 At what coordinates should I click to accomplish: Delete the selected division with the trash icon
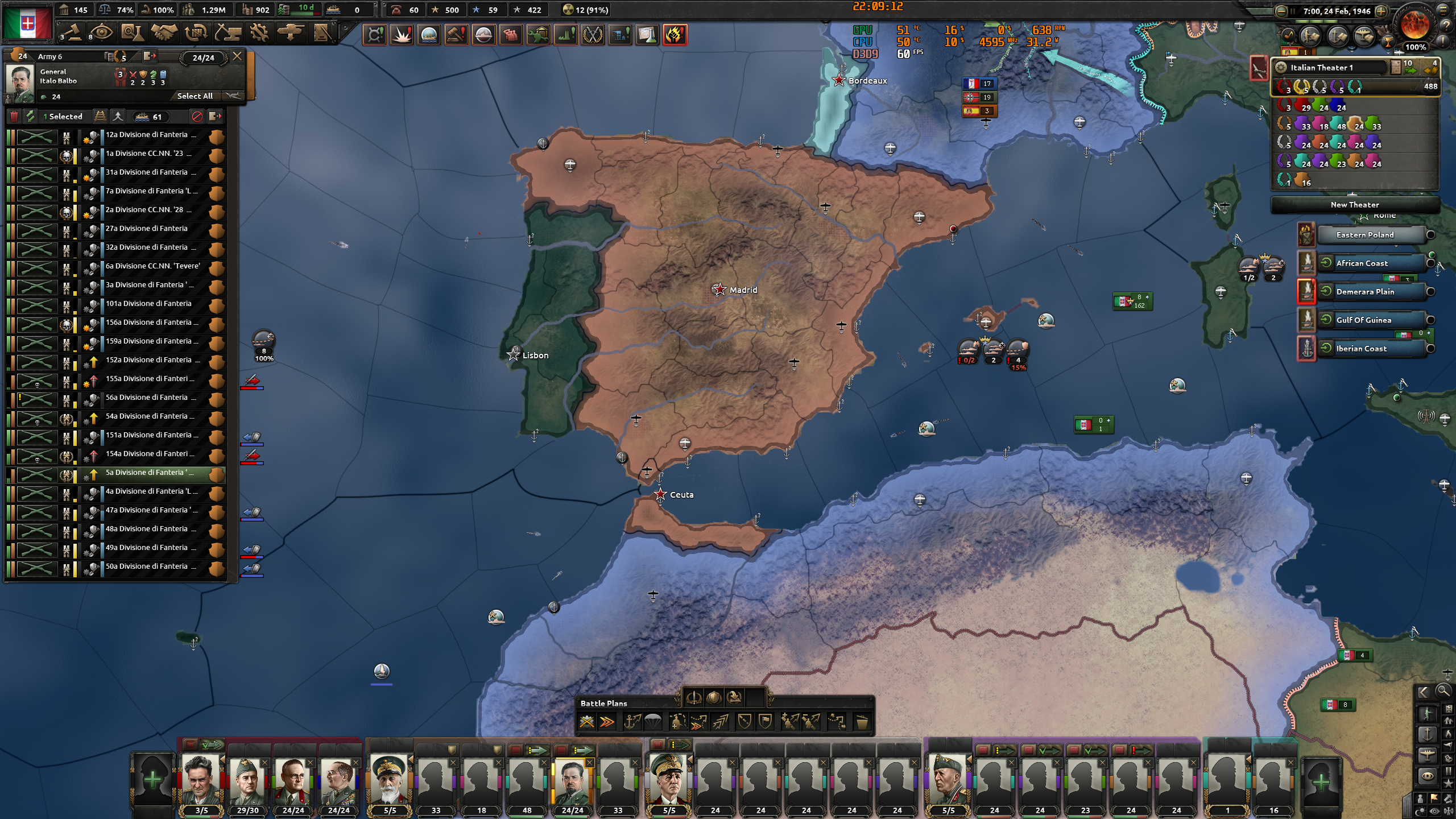pos(14,116)
